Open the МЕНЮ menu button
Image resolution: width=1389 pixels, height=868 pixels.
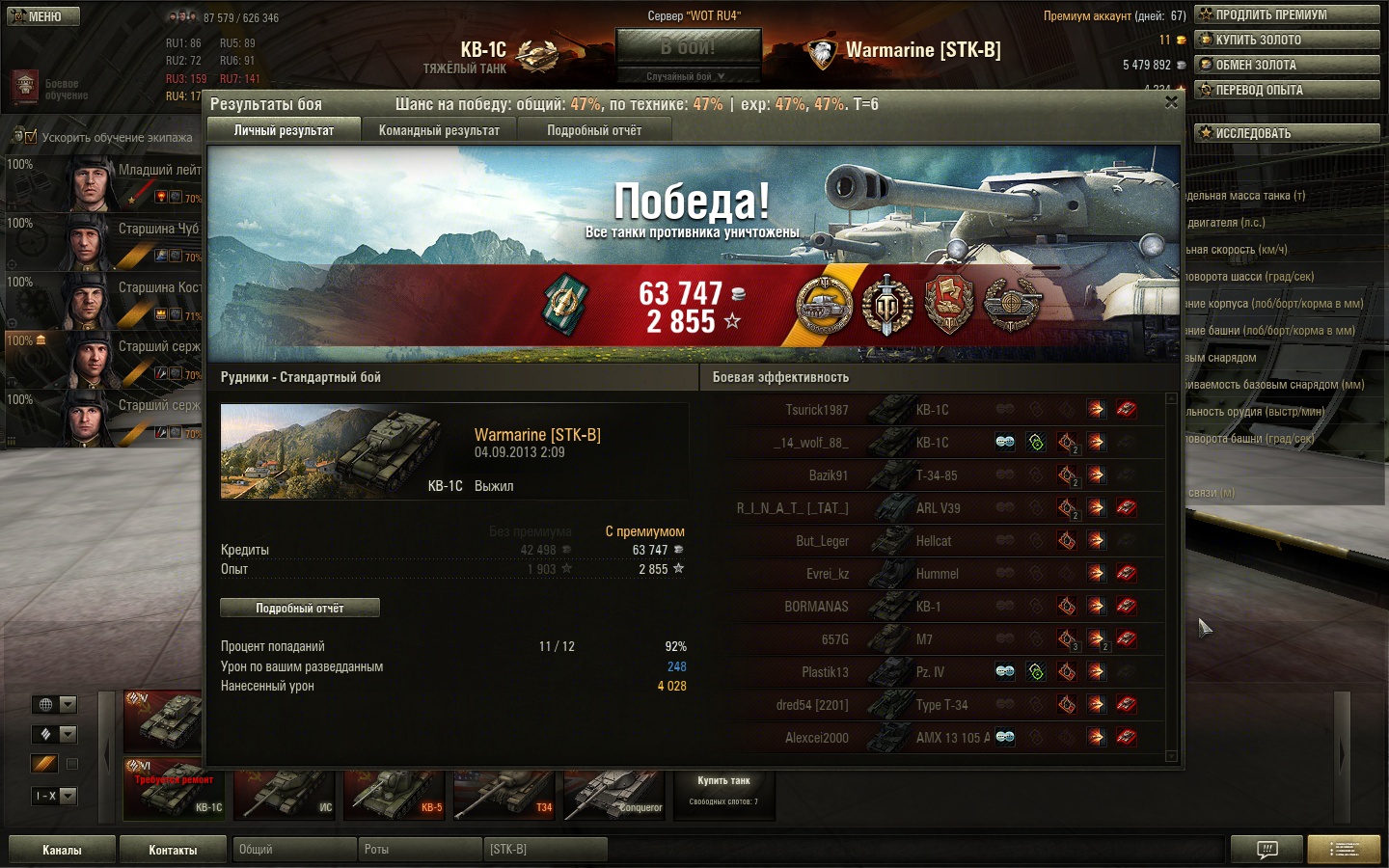[x=43, y=16]
